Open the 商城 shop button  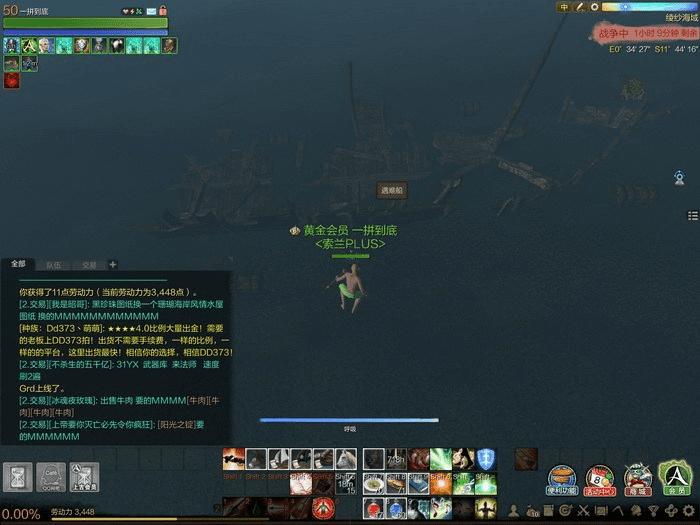636,478
